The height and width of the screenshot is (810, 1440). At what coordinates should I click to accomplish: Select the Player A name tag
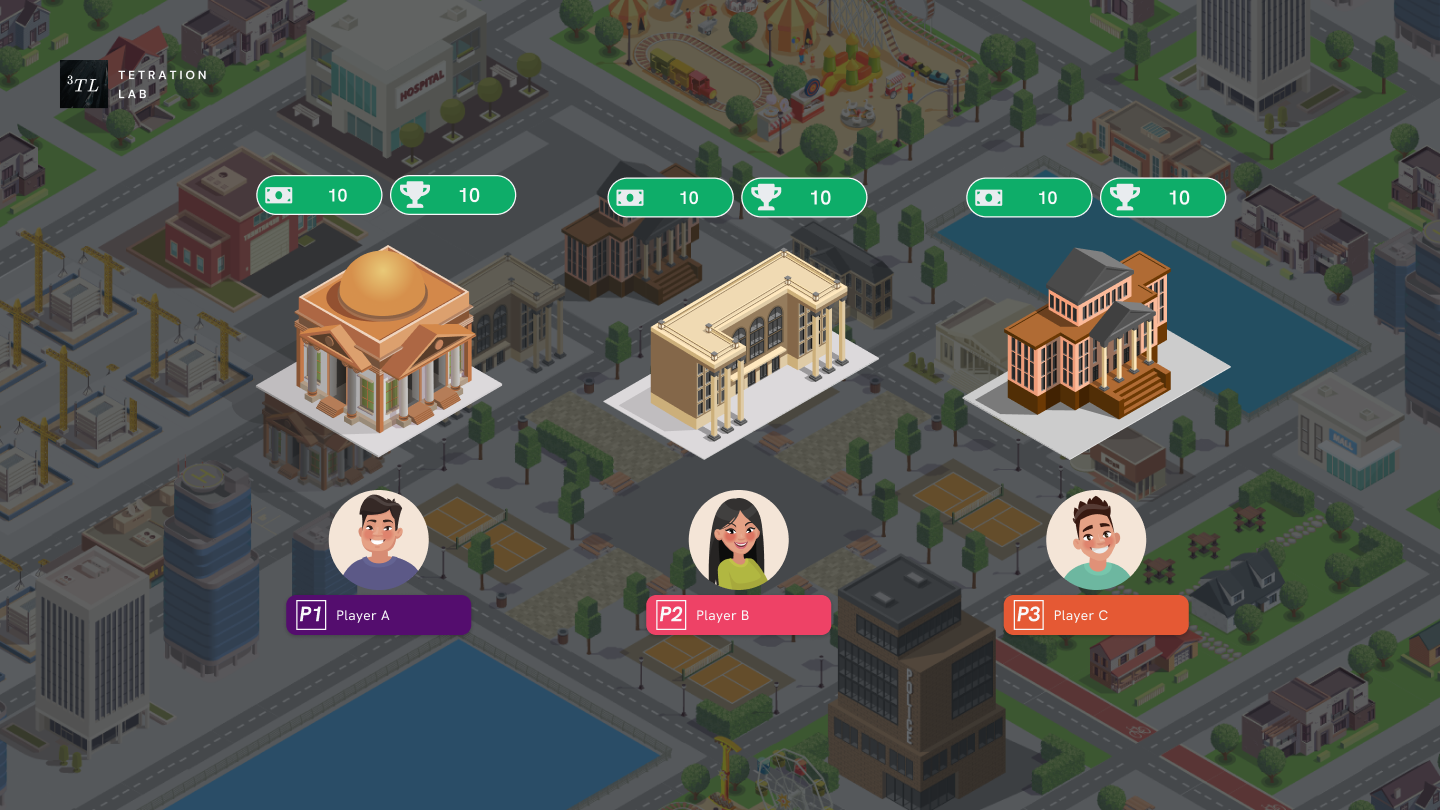point(378,615)
